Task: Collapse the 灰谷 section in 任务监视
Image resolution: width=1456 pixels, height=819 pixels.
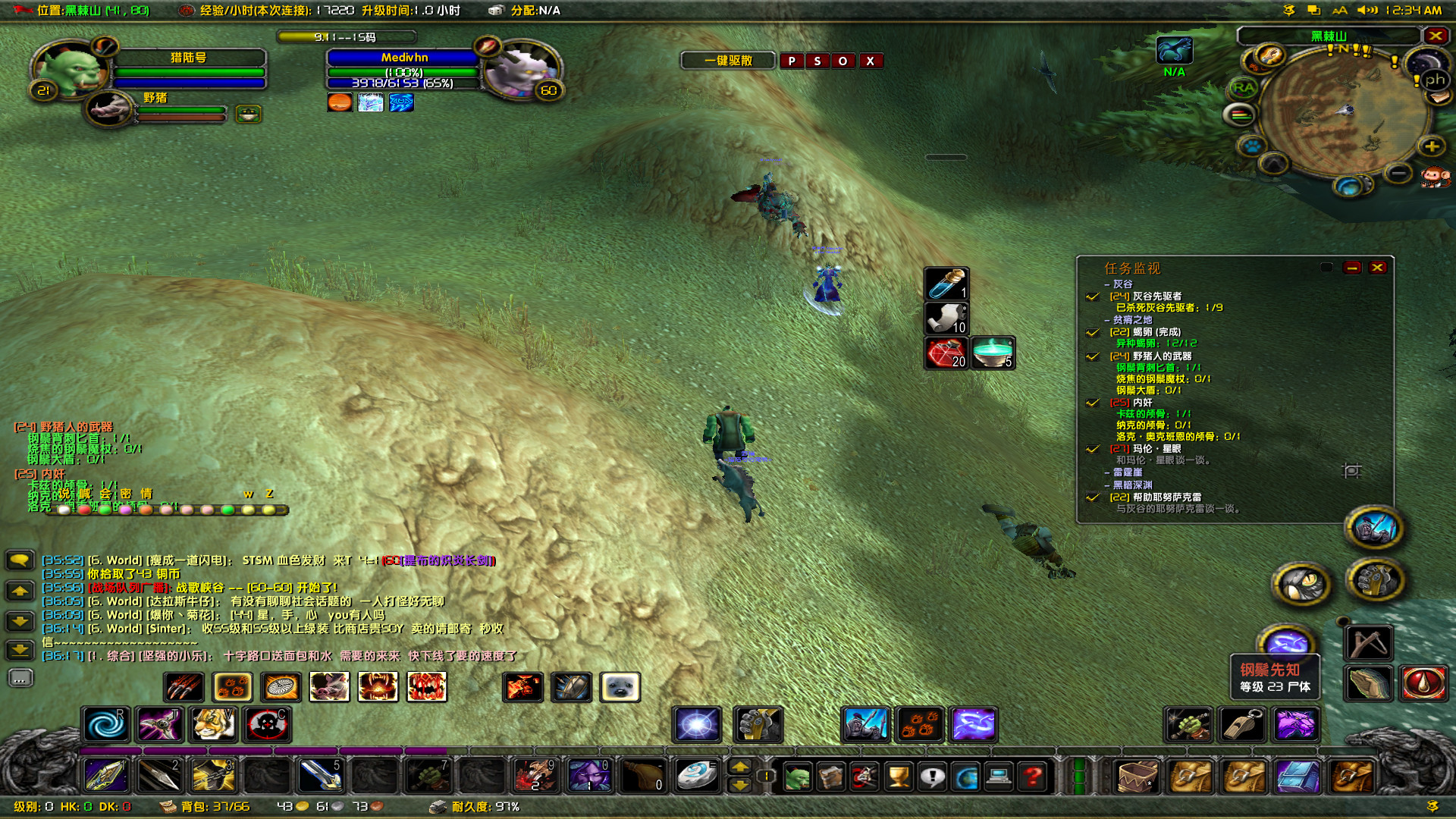Action: click(1107, 284)
